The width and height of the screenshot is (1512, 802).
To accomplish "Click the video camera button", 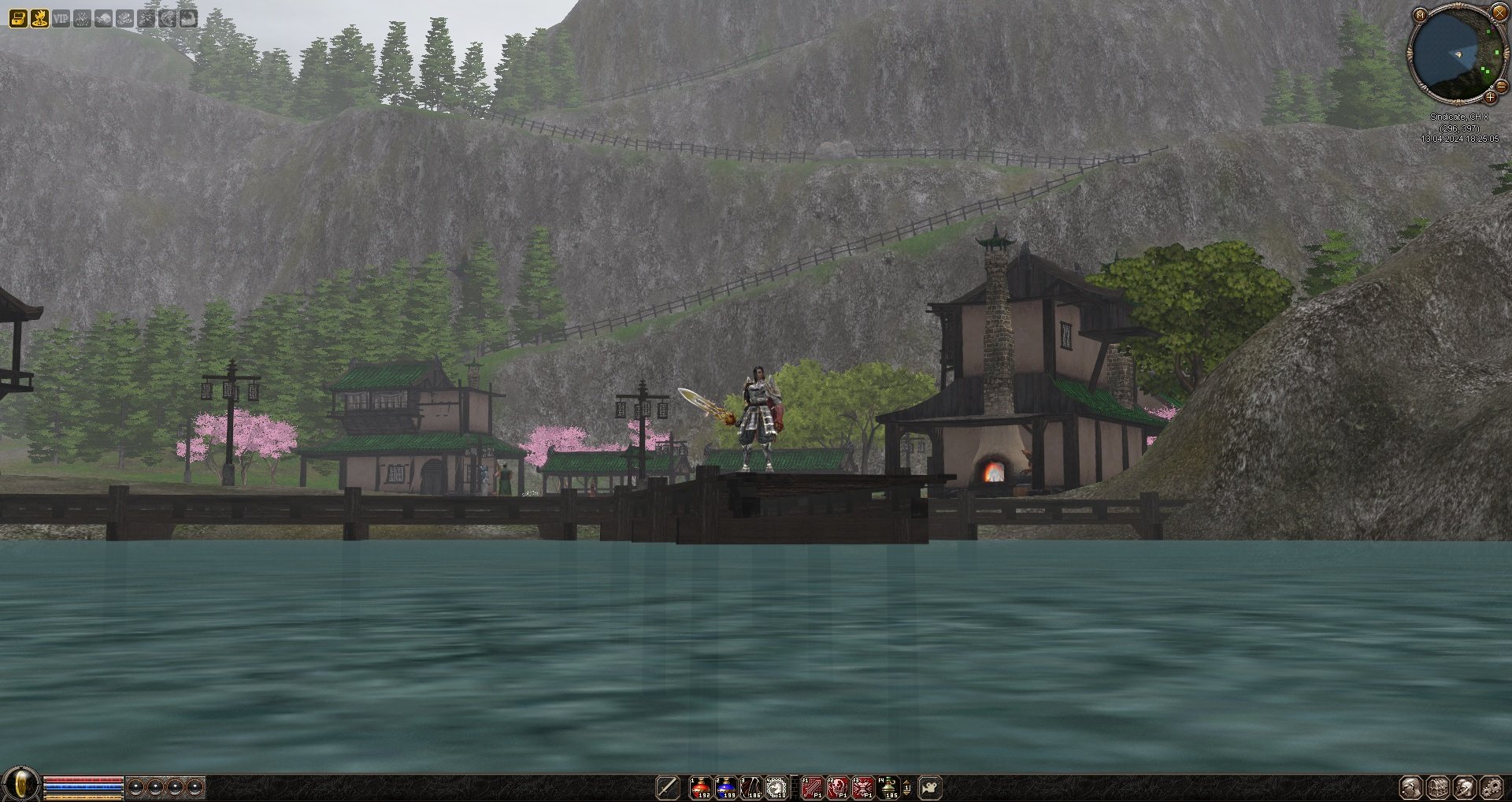I will click(x=930, y=787).
